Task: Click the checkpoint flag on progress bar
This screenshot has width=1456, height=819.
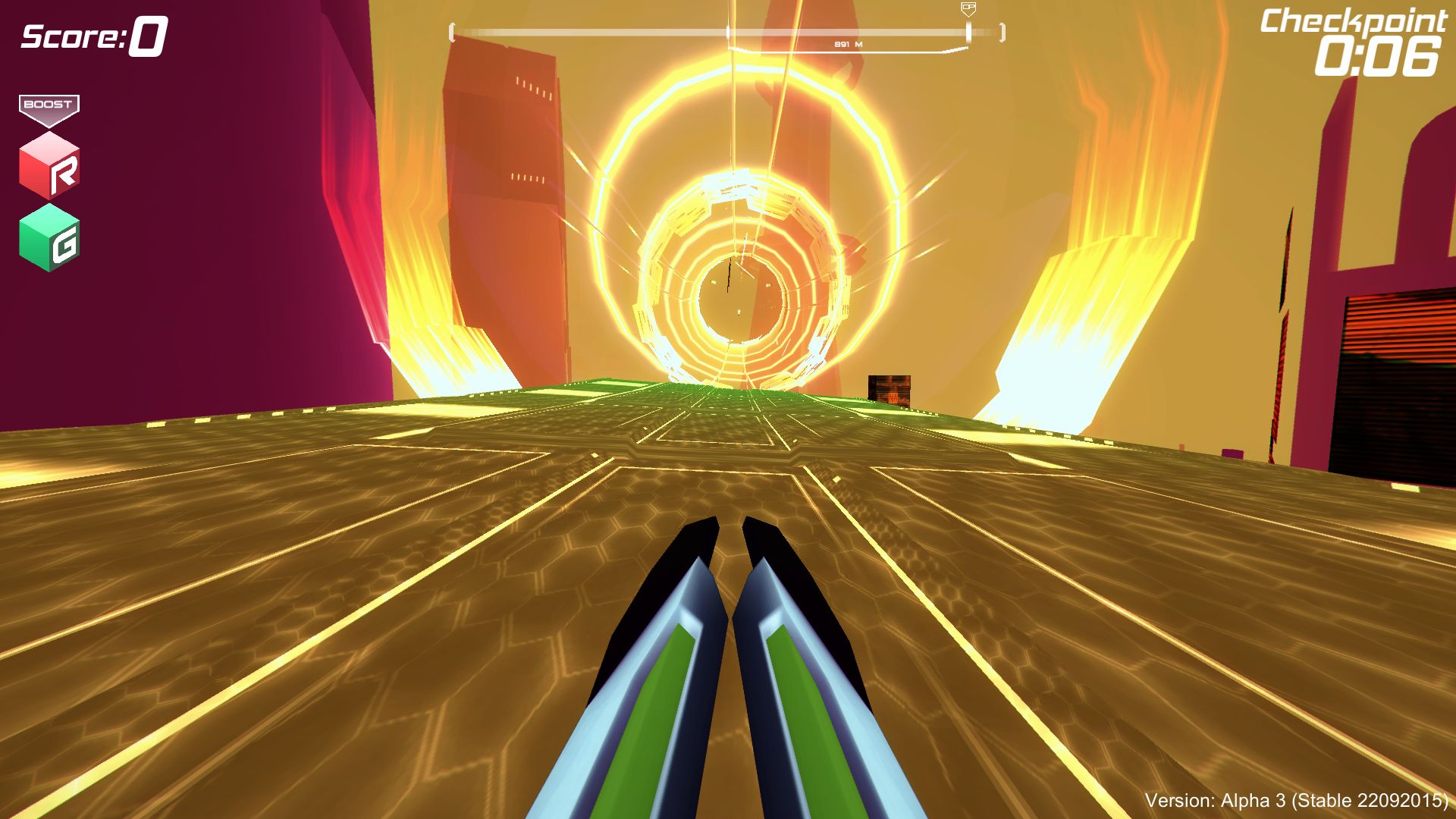Action: coord(968,10)
